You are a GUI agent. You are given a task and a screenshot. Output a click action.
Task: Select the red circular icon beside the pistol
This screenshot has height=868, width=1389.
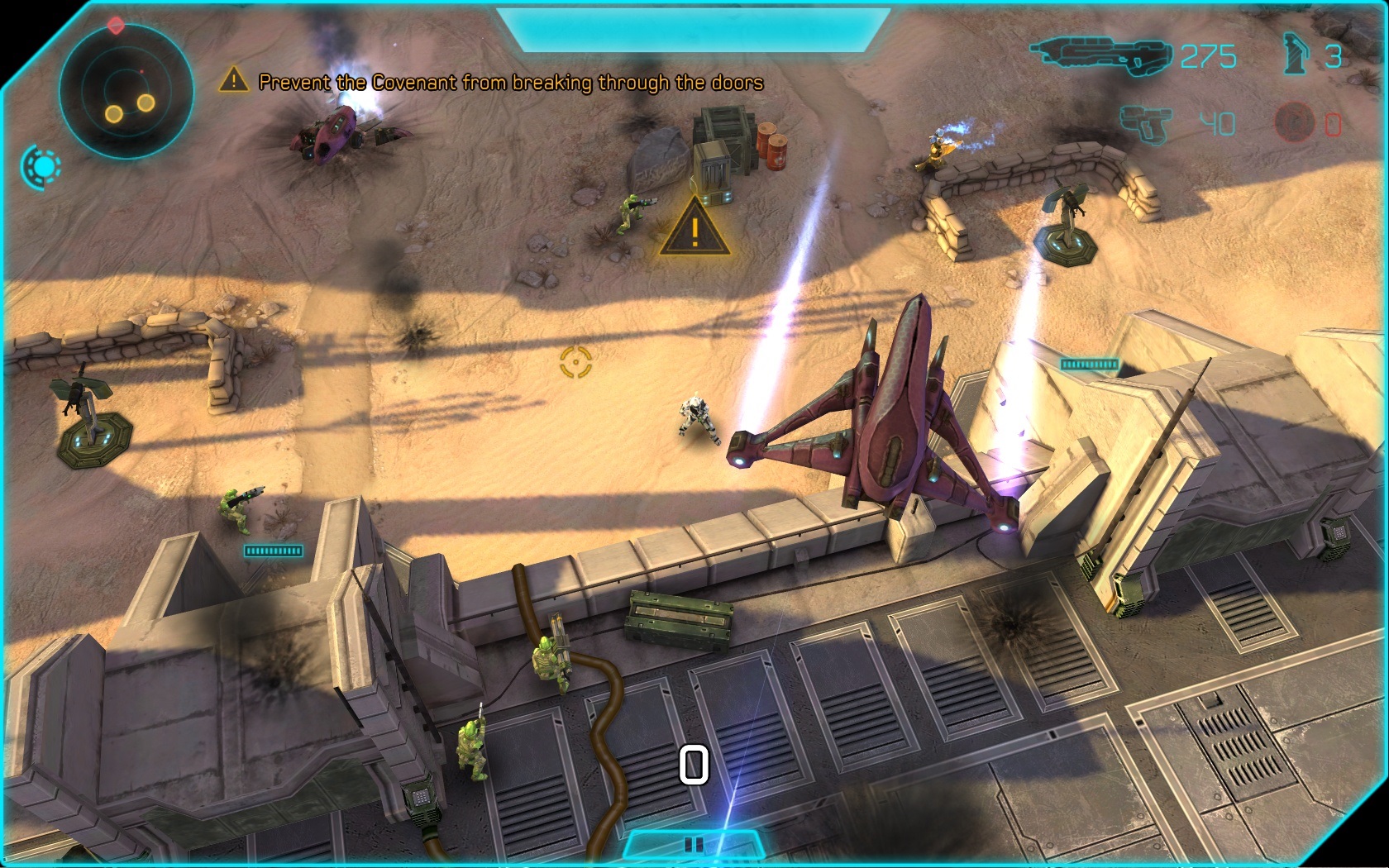(1294, 123)
